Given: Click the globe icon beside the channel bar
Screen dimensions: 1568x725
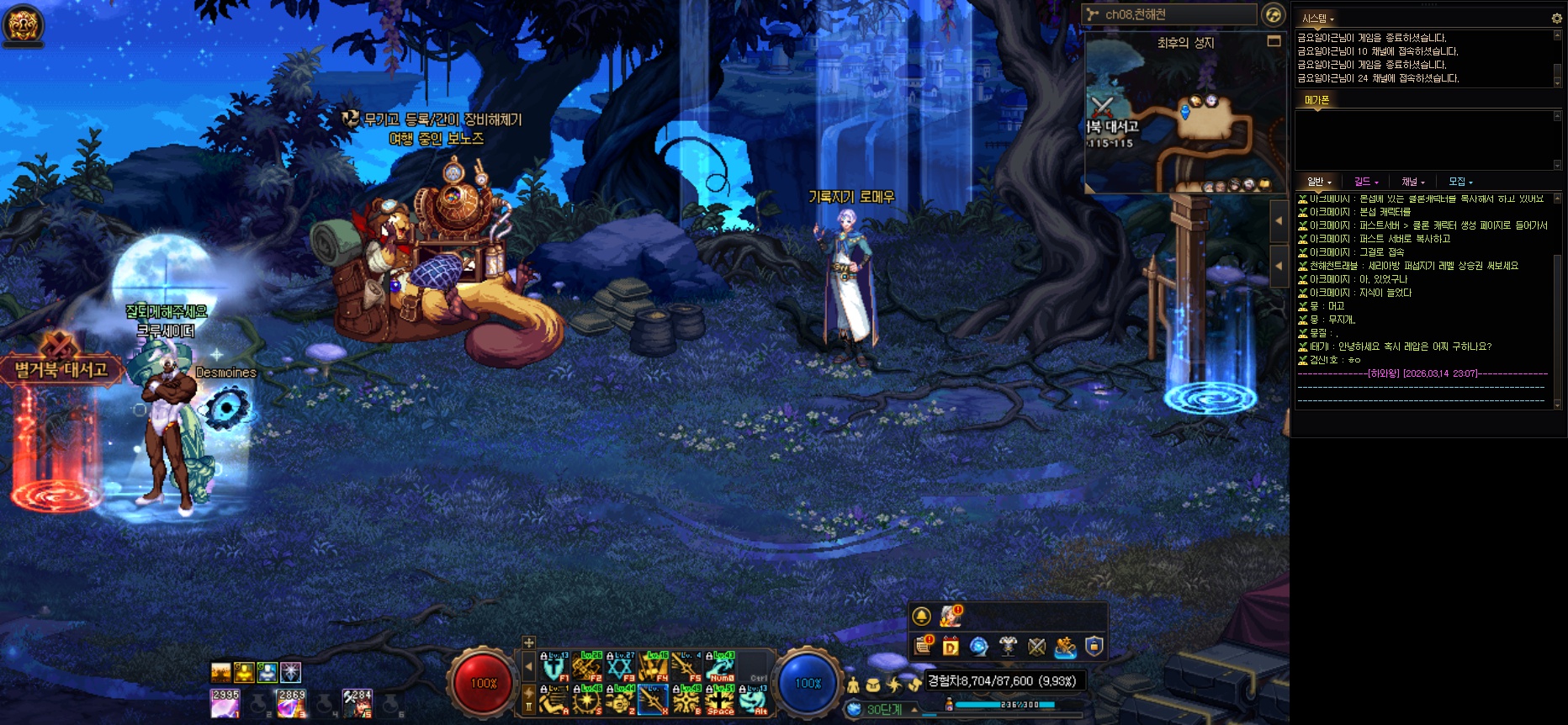Looking at the screenshot, I should click(x=1274, y=14).
